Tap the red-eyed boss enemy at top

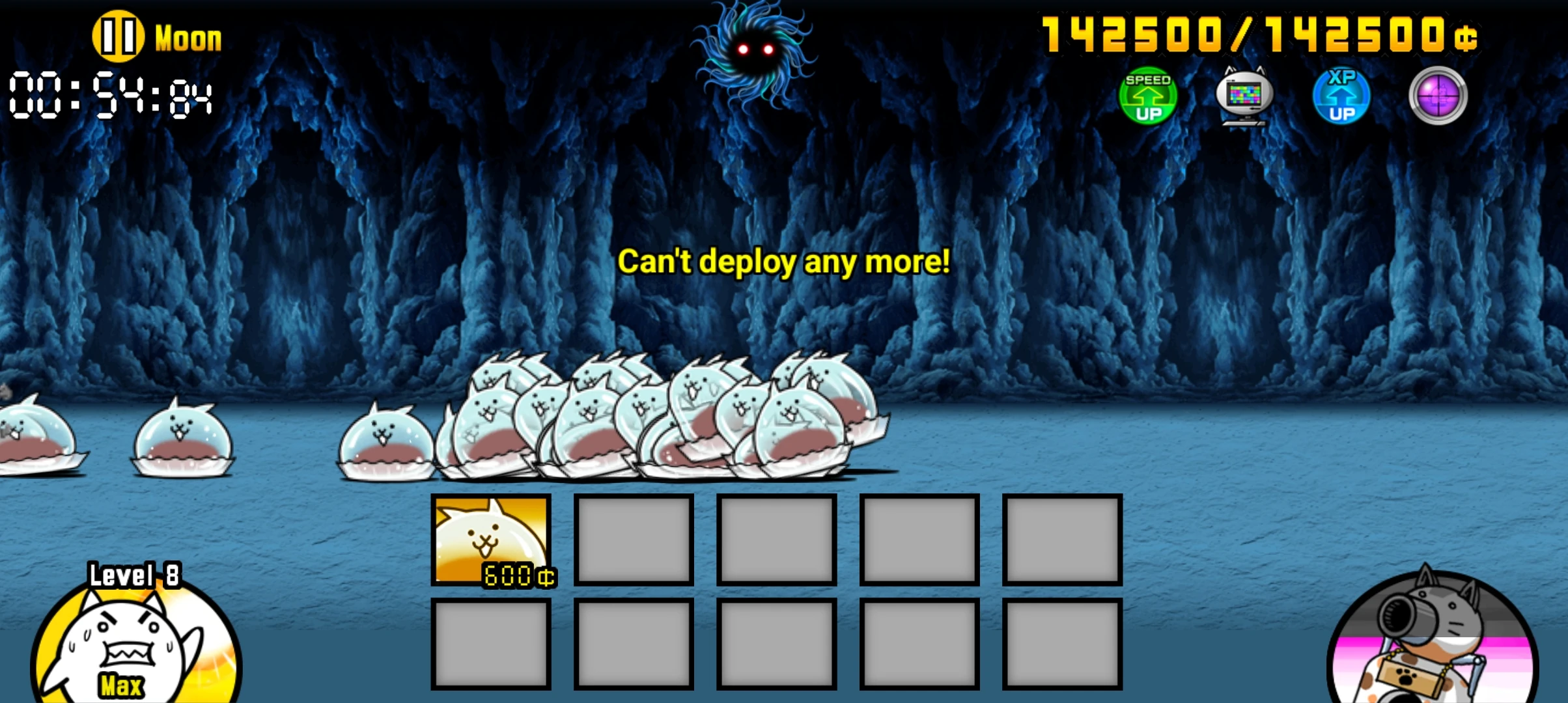755,49
